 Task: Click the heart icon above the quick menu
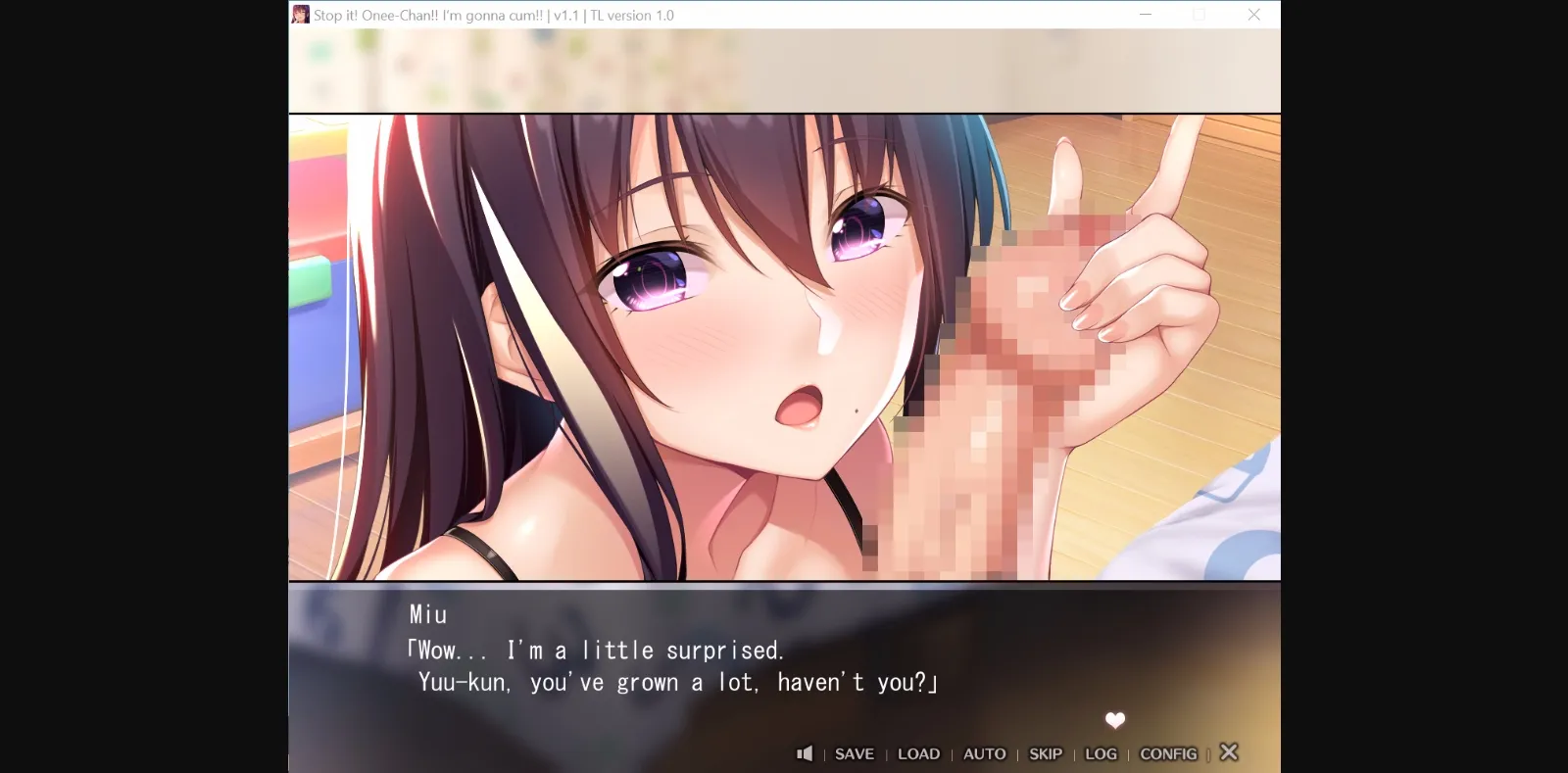[1113, 720]
